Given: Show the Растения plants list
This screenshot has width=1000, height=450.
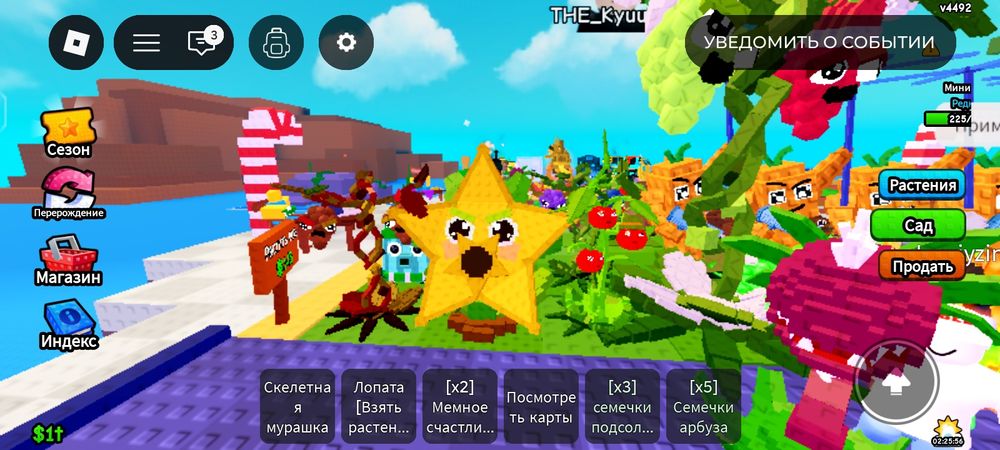Looking at the screenshot, I should point(923,185).
